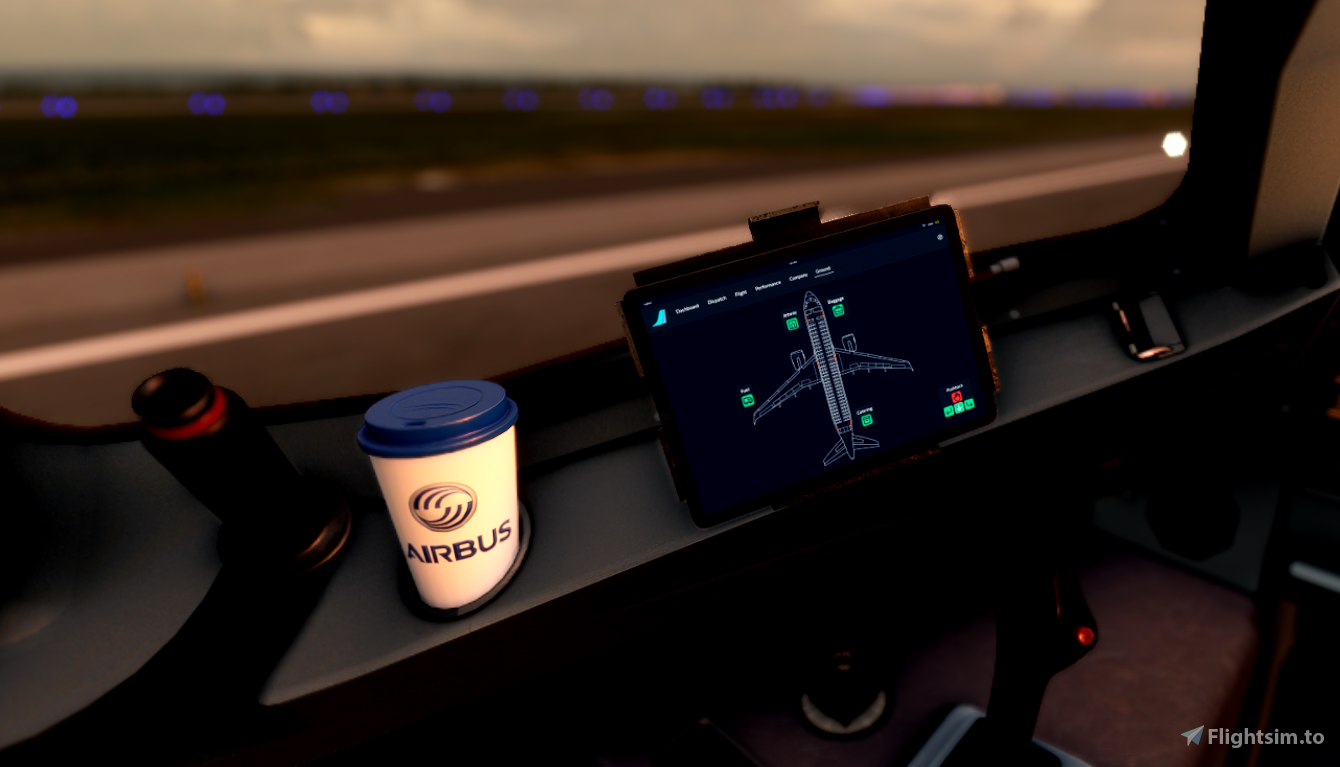1340x767 pixels.
Task: Open the Company tab
Action: [x=798, y=276]
